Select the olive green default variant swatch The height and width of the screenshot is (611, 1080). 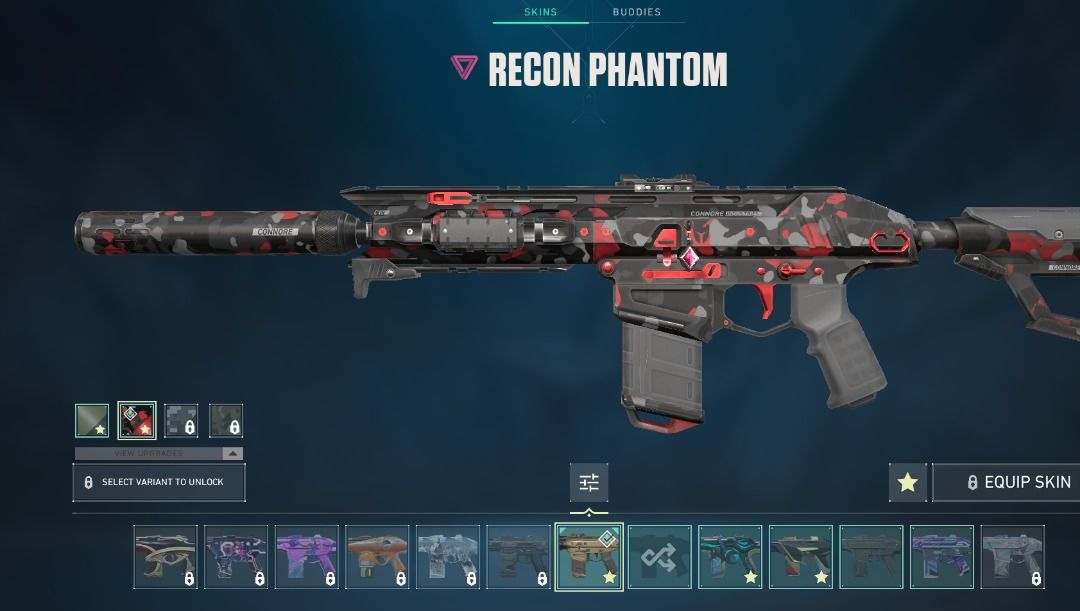click(x=92, y=421)
